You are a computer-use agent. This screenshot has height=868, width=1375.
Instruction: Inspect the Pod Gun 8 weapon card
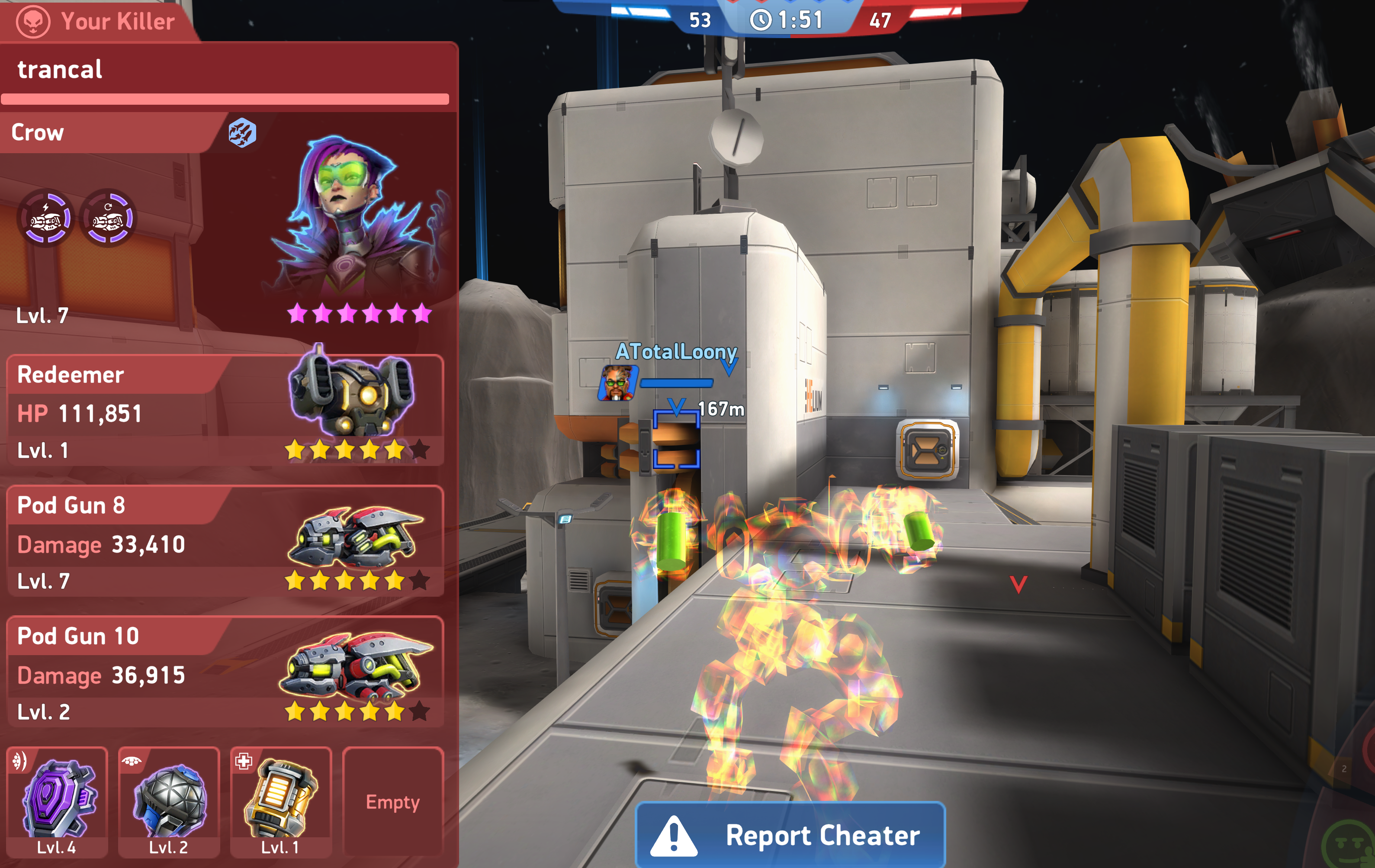click(225, 541)
